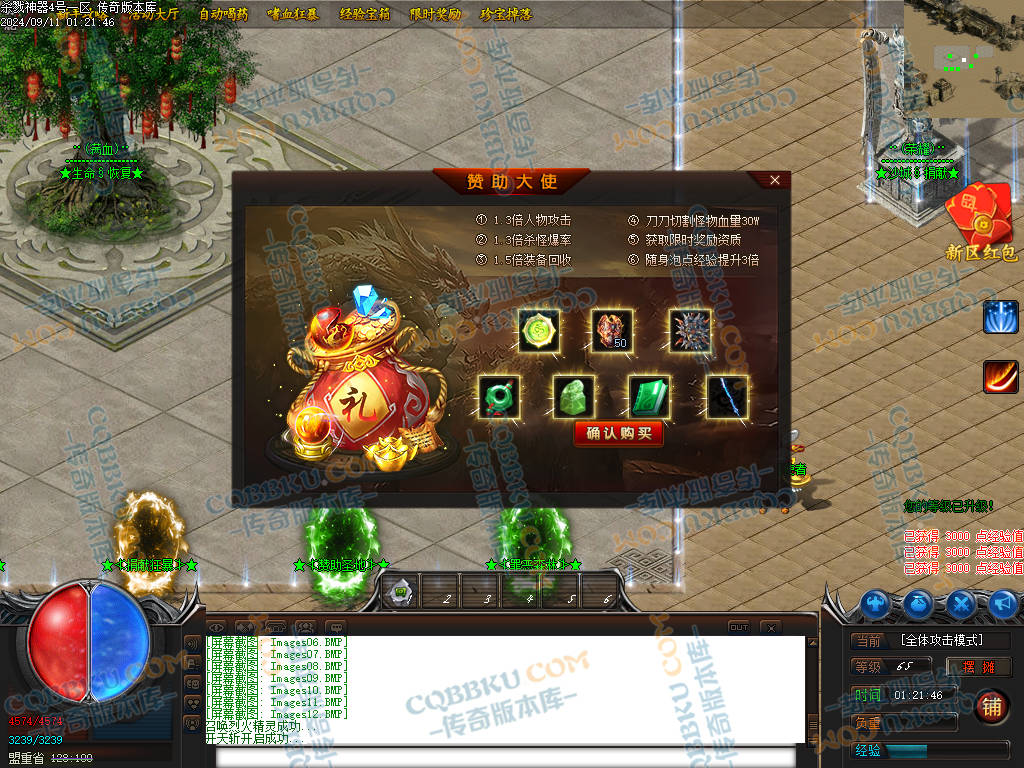Close the 赞助大使 sponsor window
Image resolution: width=1024 pixels, height=768 pixels.
775,180
